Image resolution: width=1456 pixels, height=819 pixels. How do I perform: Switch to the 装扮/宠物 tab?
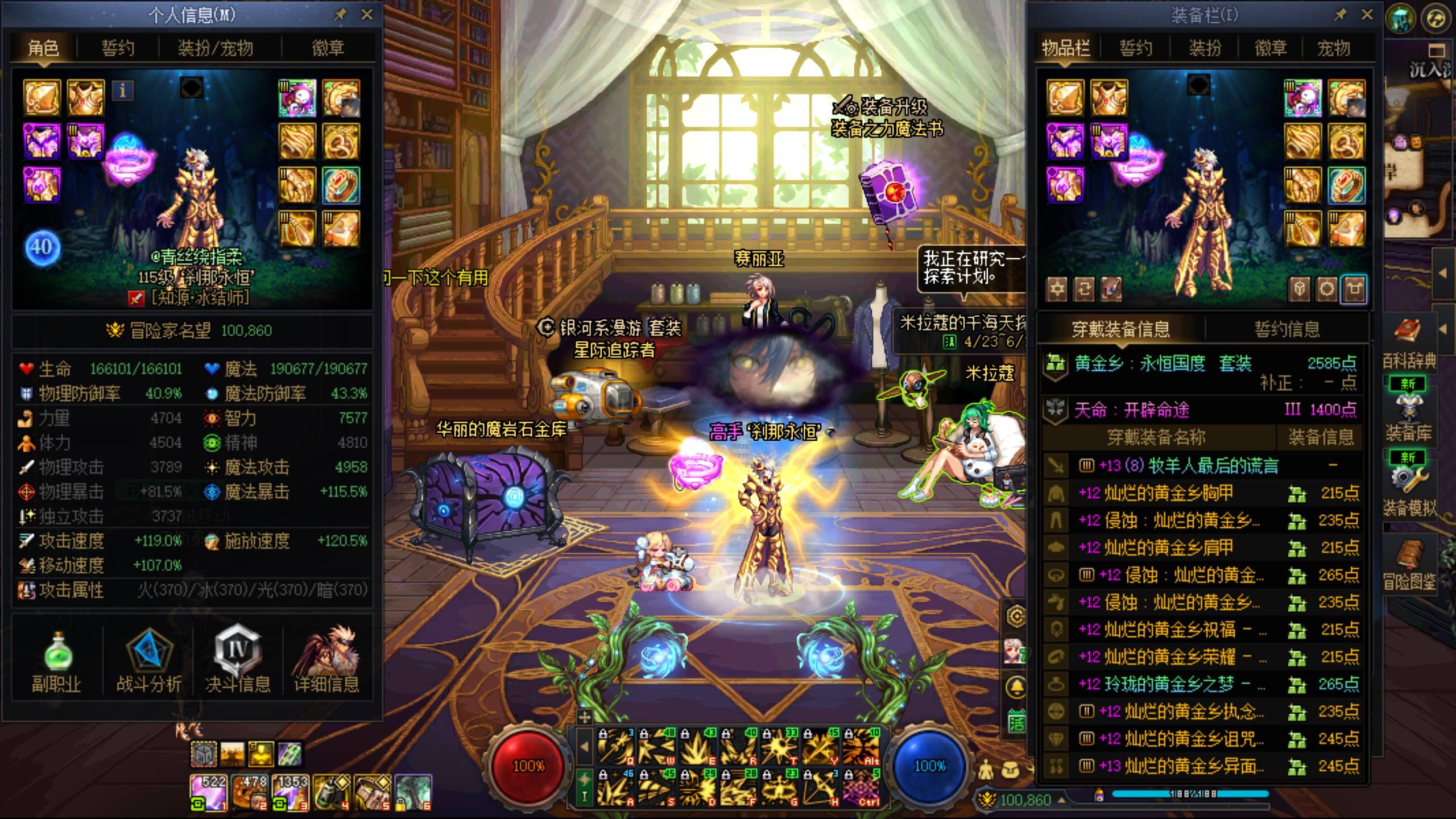(215, 48)
